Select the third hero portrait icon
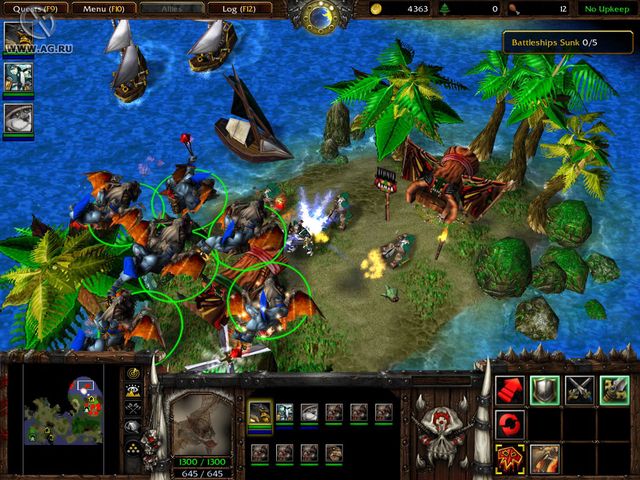This screenshot has height=480, width=640. point(18,116)
